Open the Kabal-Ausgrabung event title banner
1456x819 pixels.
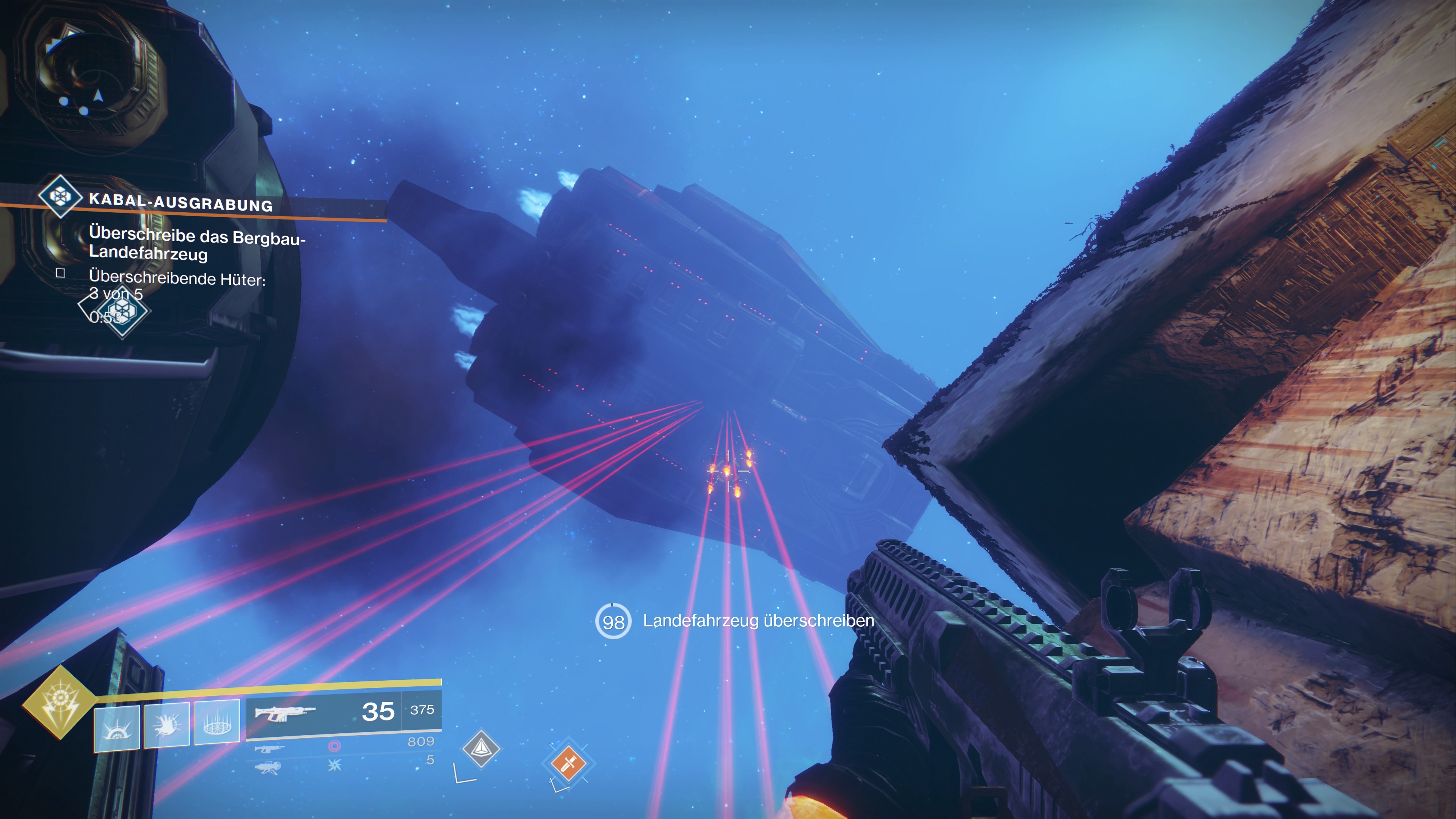coord(181,202)
